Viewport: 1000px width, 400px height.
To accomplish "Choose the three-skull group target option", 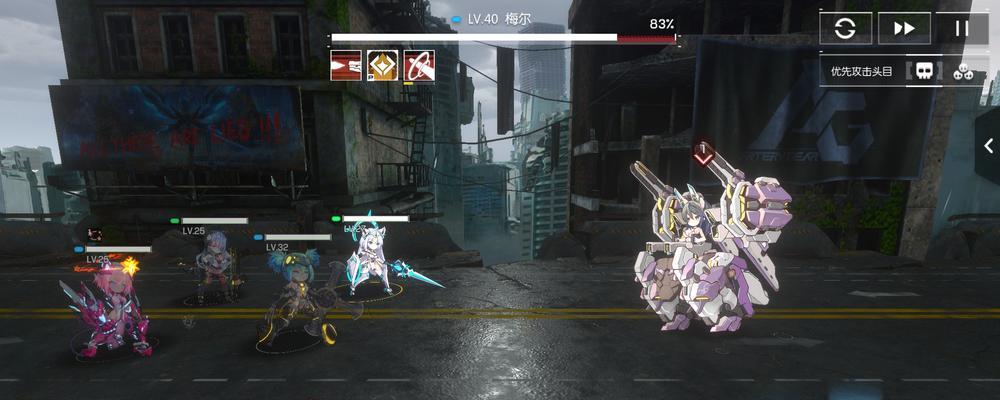I will tap(964, 71).
